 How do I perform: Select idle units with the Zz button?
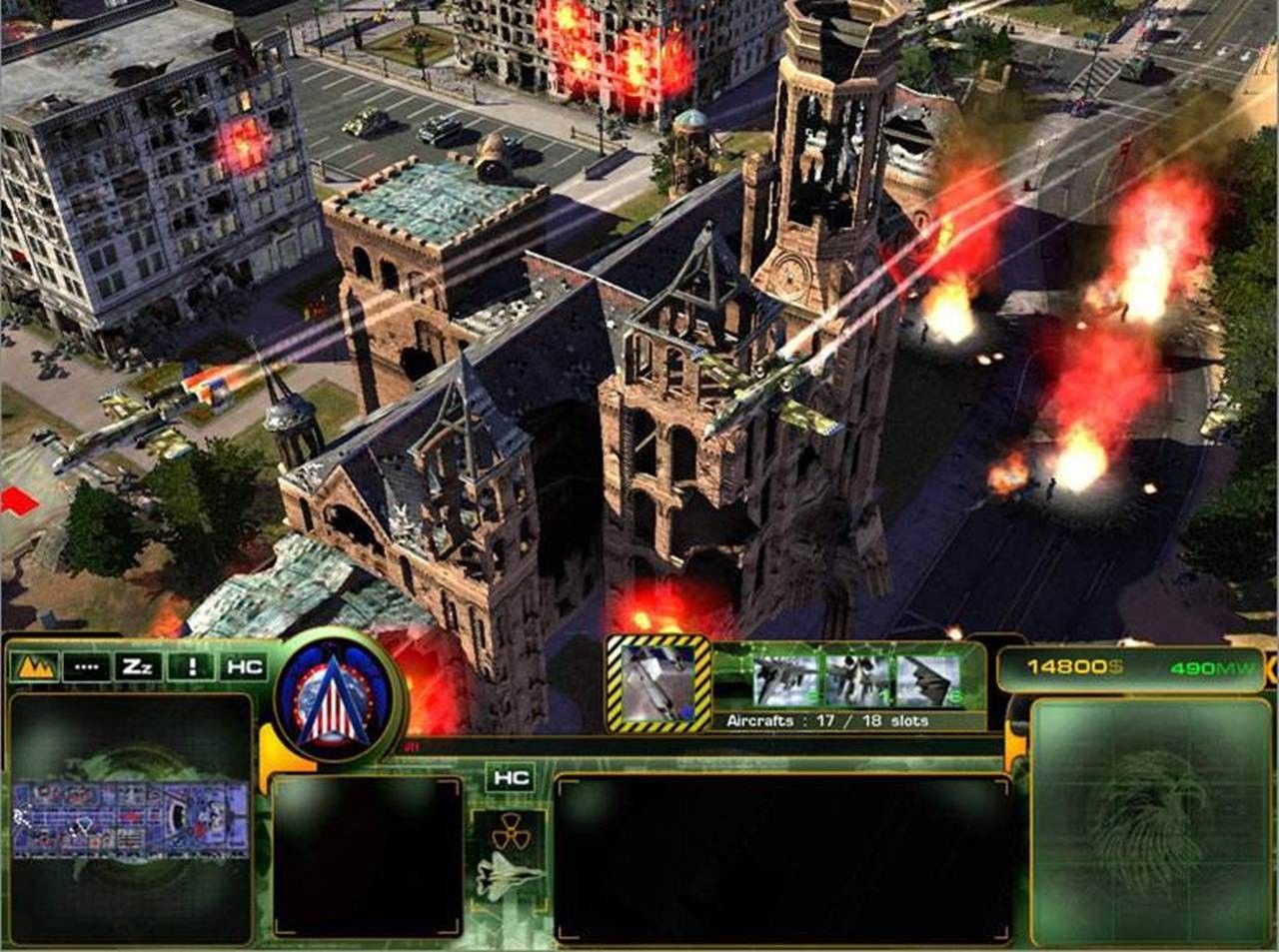[x=137, y=666]
